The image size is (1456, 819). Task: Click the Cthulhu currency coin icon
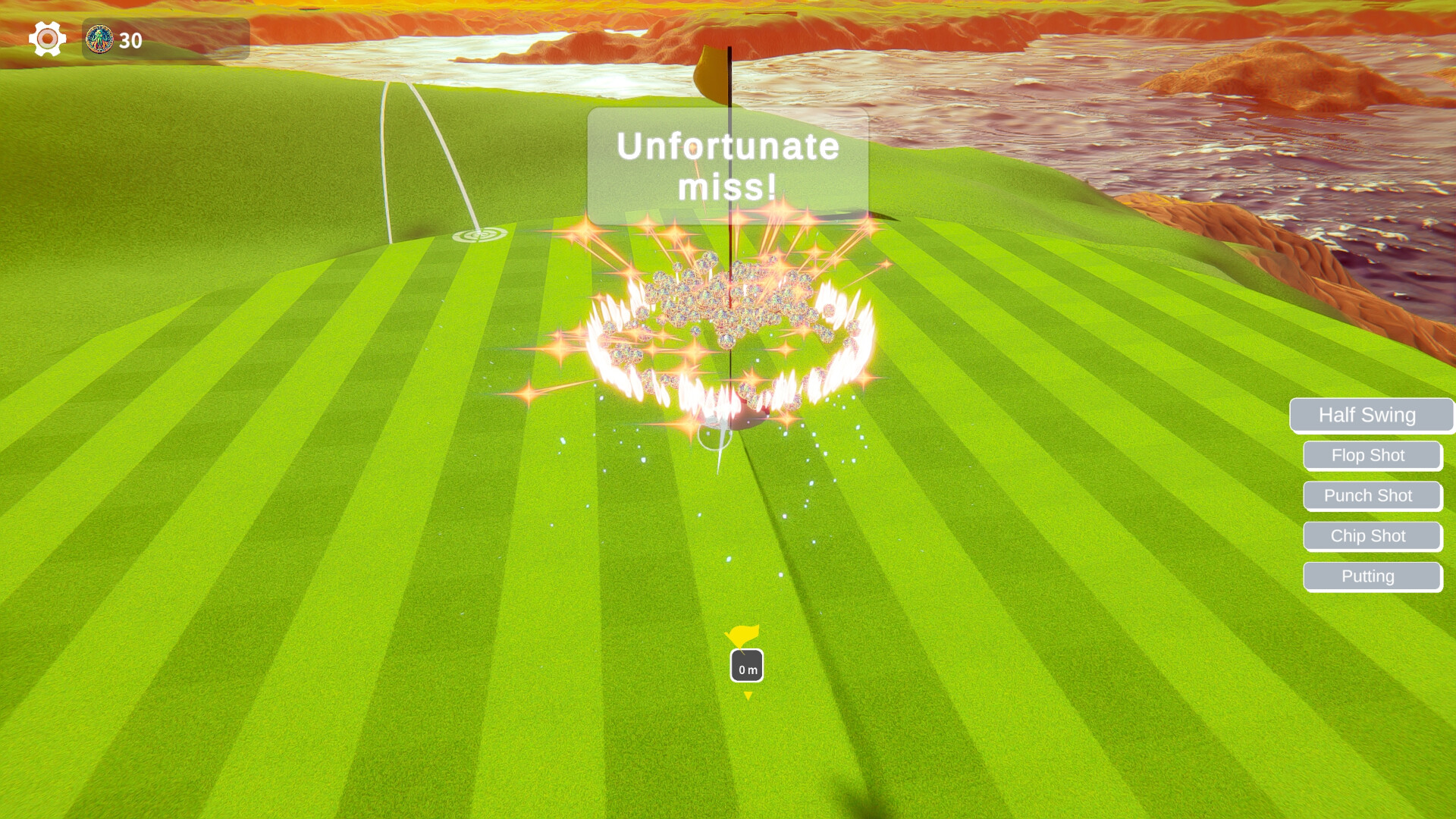[x=99, y=38]
